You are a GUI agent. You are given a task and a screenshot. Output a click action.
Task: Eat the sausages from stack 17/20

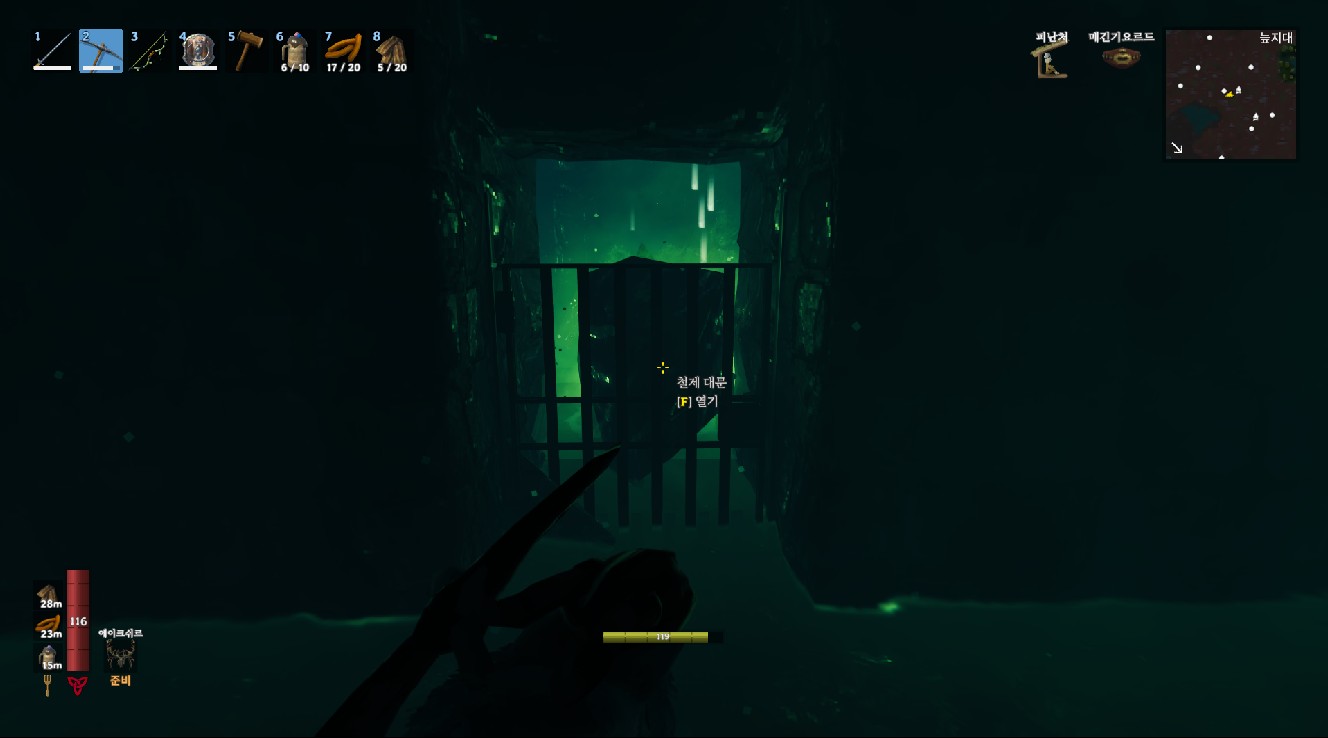point(343,51)
